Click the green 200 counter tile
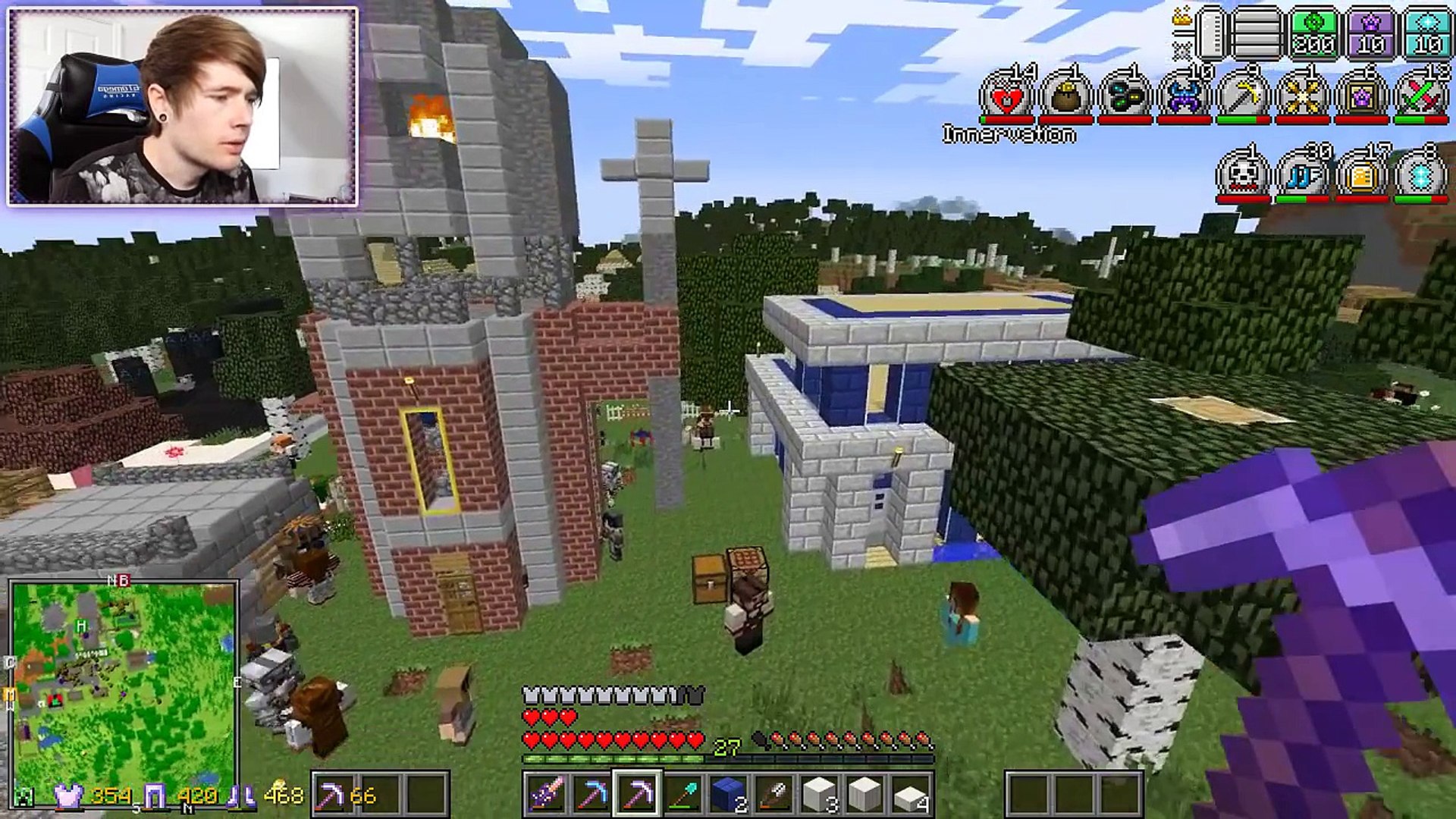The image size is (1456, 819). tap(1313, 34)
